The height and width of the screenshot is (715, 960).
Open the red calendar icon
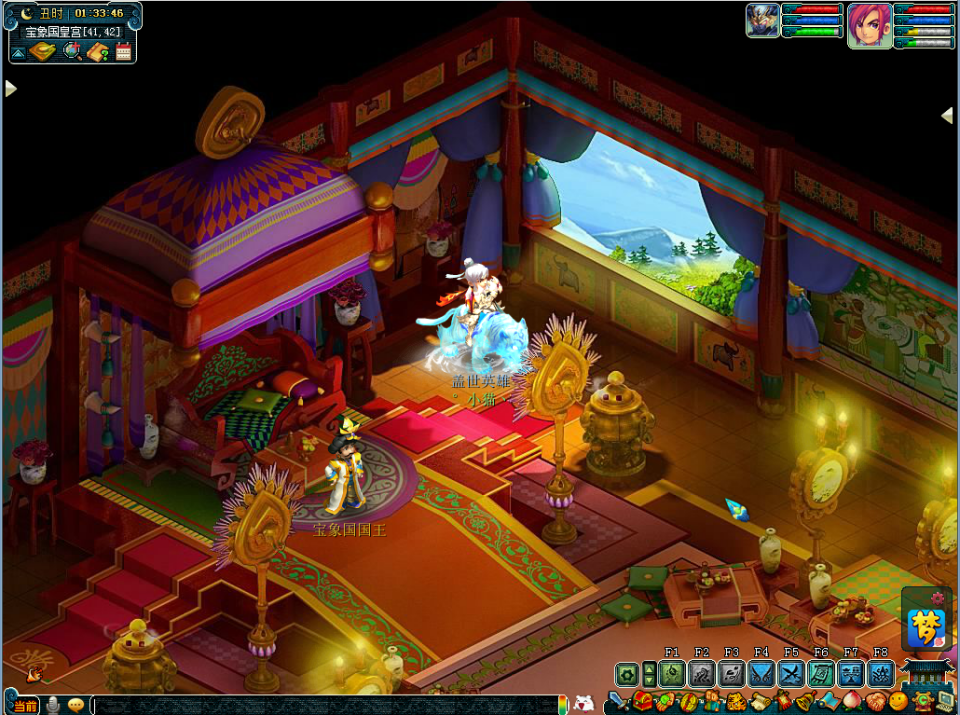[124, 51]
